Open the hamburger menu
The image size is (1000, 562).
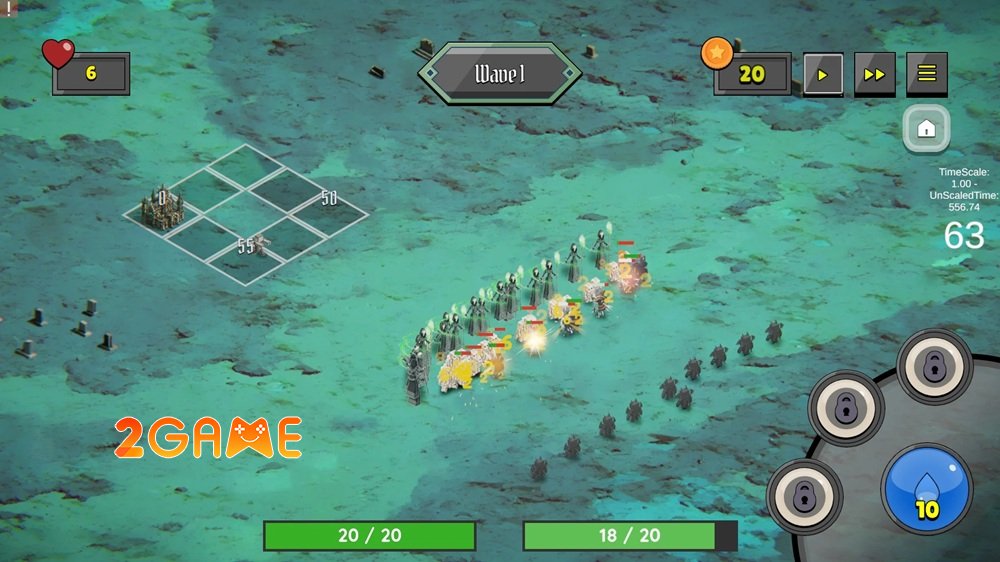point(927,74)
